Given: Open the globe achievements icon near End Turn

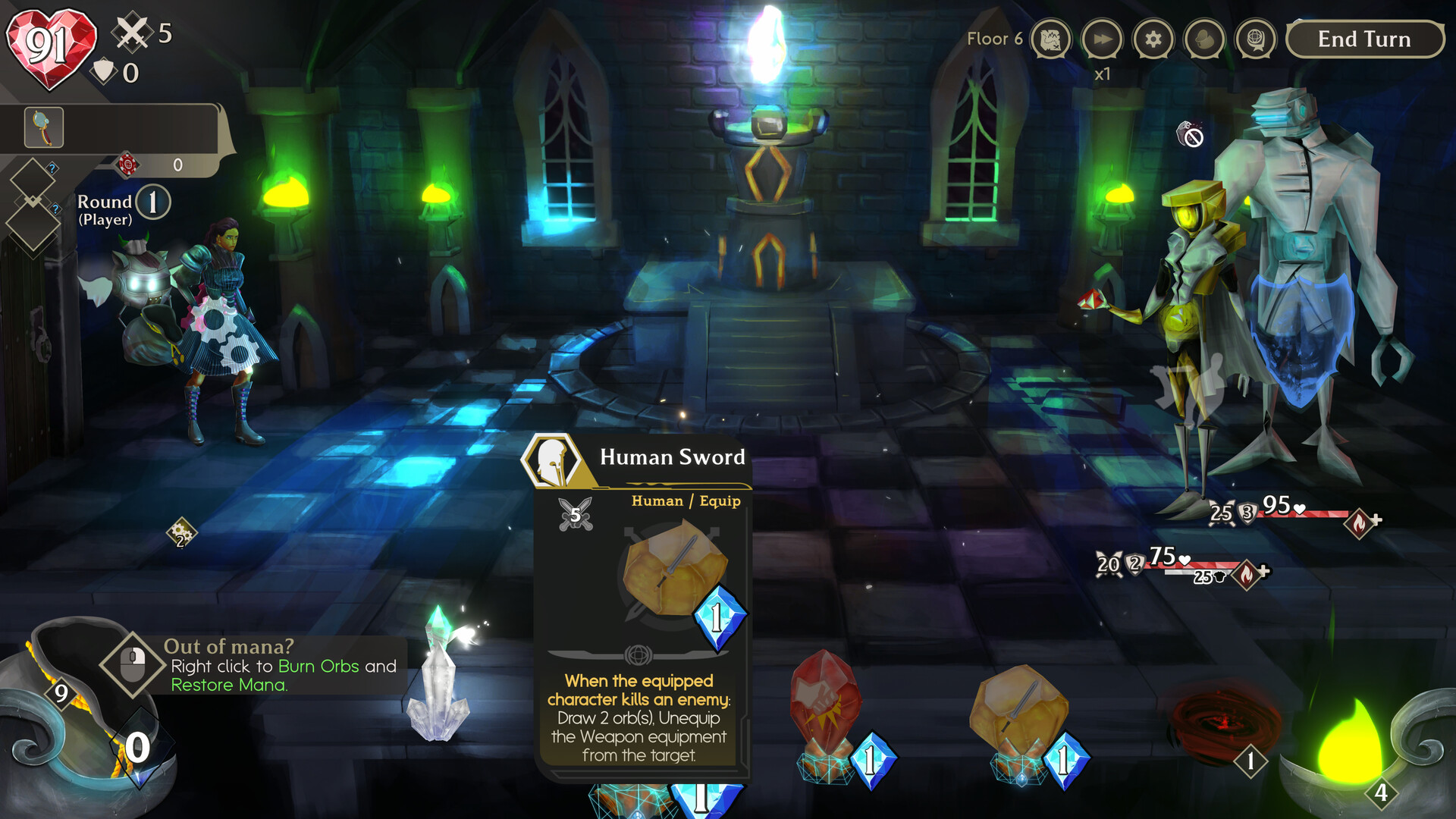Looking at the screenshot, I should (x=1254, y=39).
